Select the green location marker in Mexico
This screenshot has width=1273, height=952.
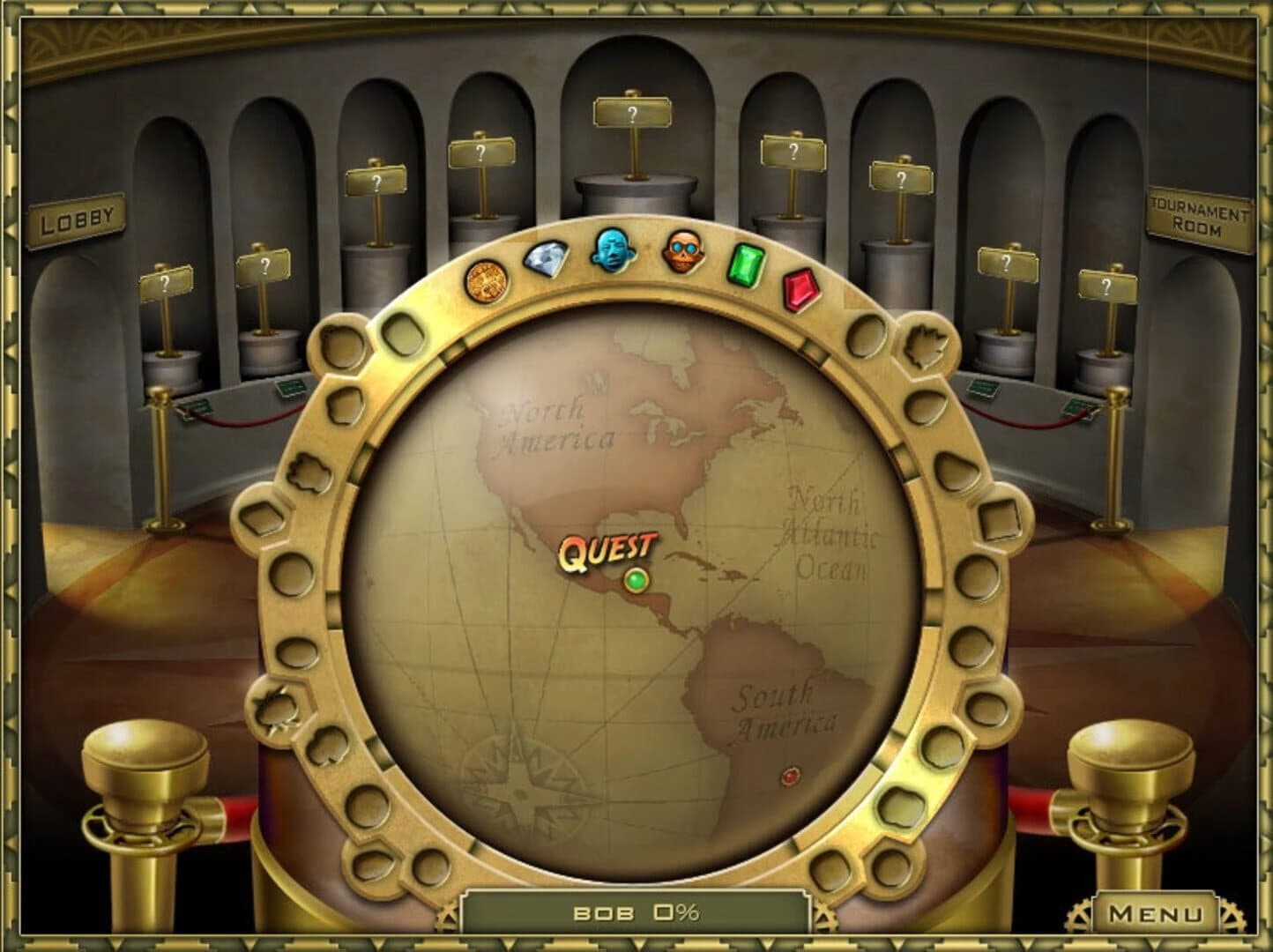pyautogui.click(x=636, y=578)
